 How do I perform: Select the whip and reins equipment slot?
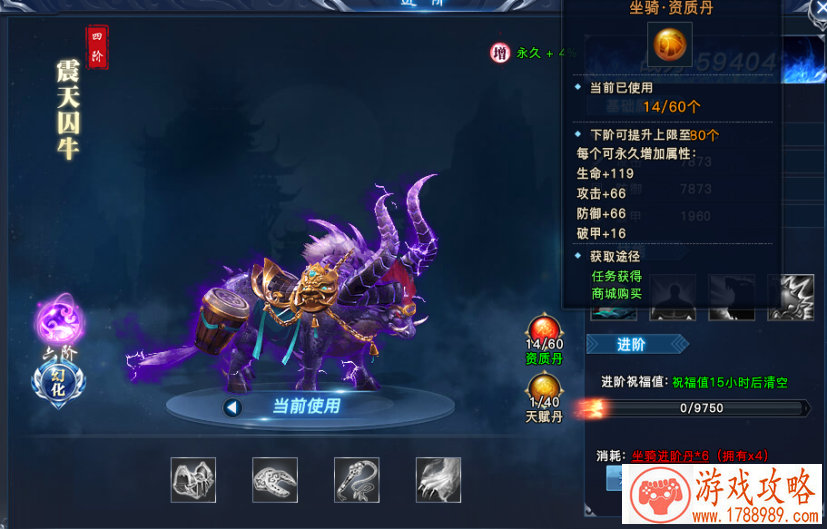tap(357, 479)
